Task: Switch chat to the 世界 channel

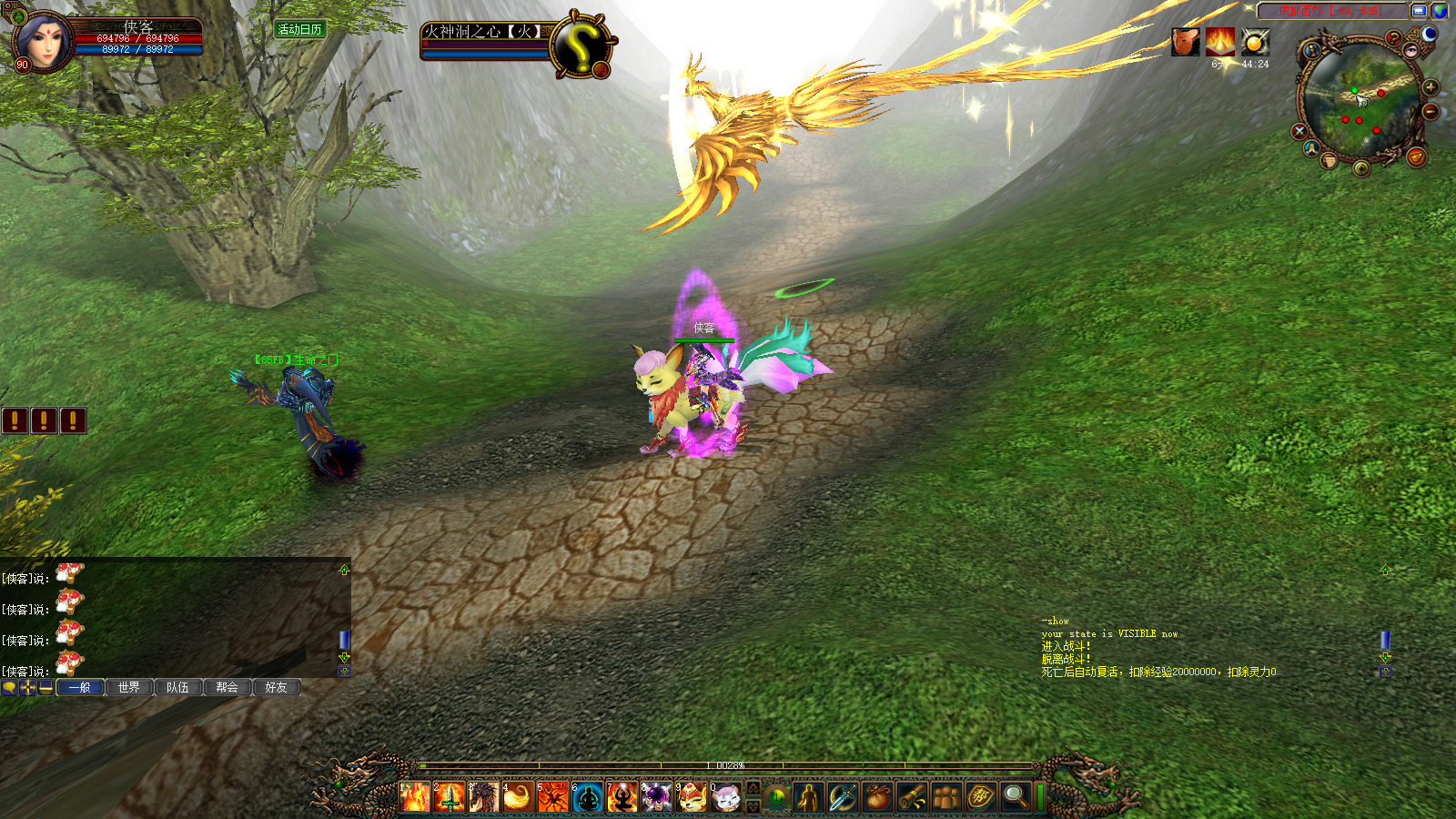Action: point(129,687)
